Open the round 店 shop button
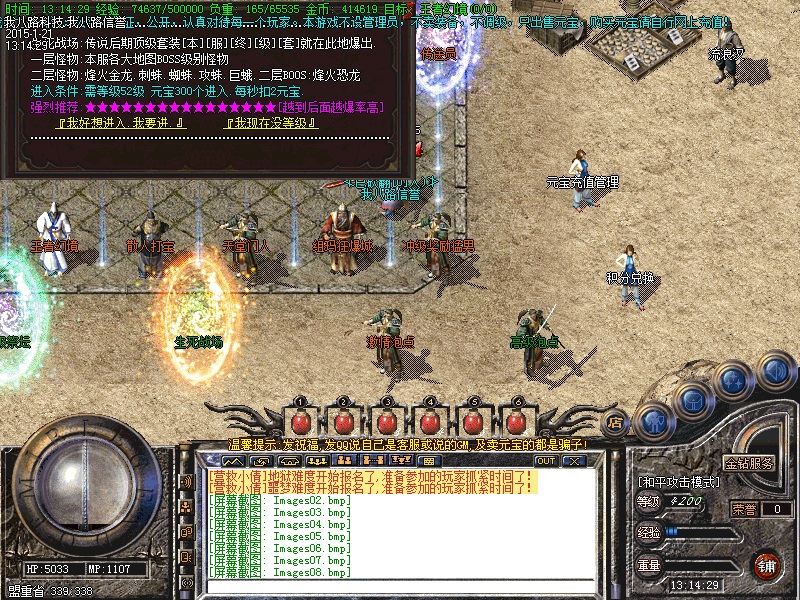 [x=615, y=421]
